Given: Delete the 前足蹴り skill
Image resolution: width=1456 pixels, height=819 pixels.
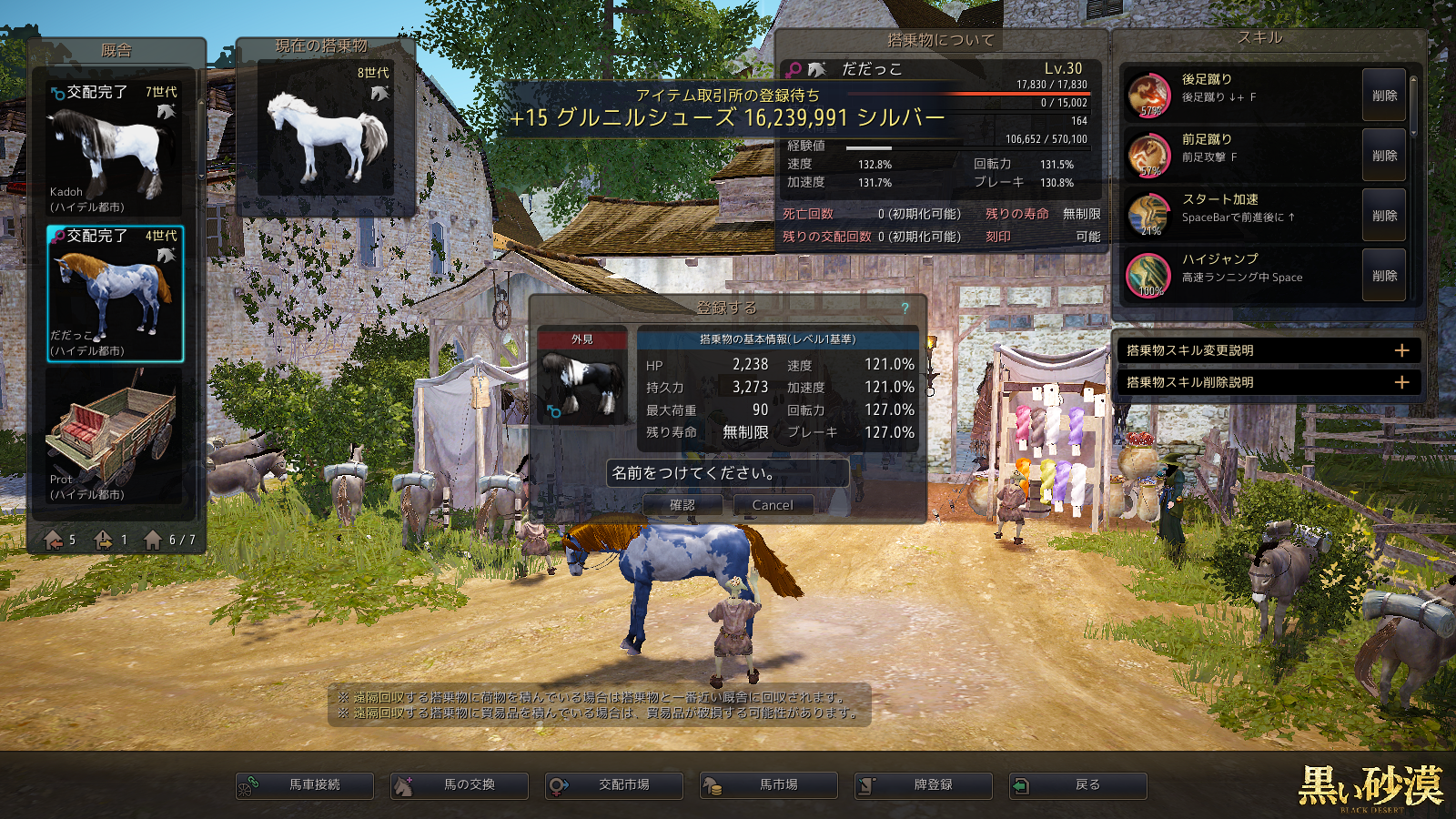Looking at the screenshot, I should 1384,156.
